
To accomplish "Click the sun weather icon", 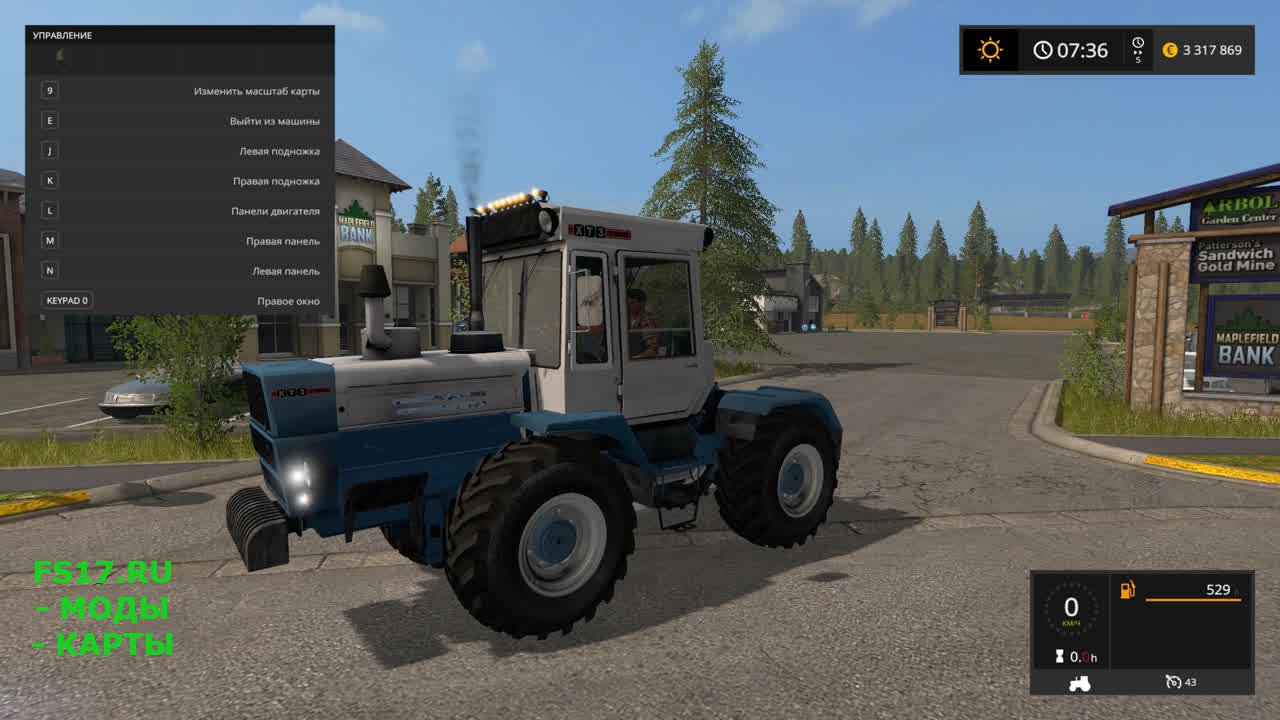I will point(990,50).
